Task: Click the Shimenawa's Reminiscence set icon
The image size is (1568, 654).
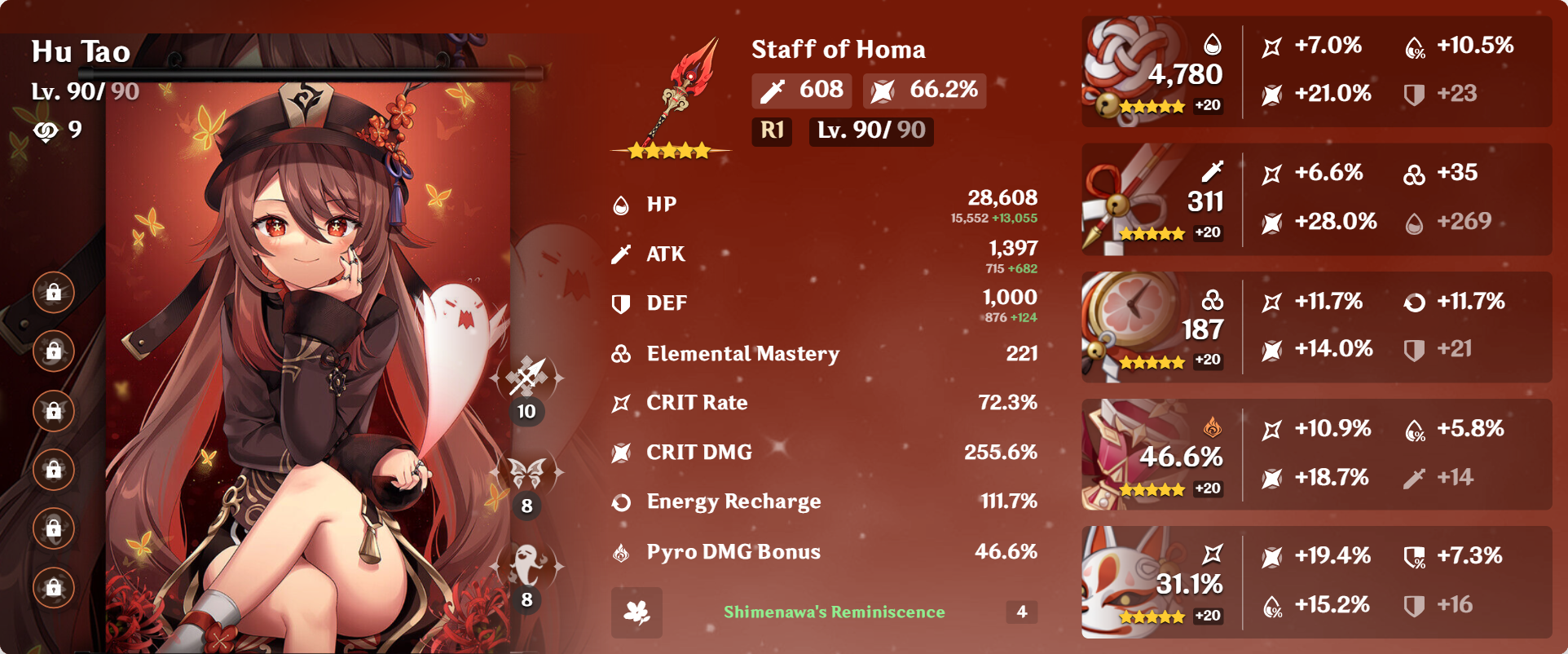Action: tap(637, 612)
